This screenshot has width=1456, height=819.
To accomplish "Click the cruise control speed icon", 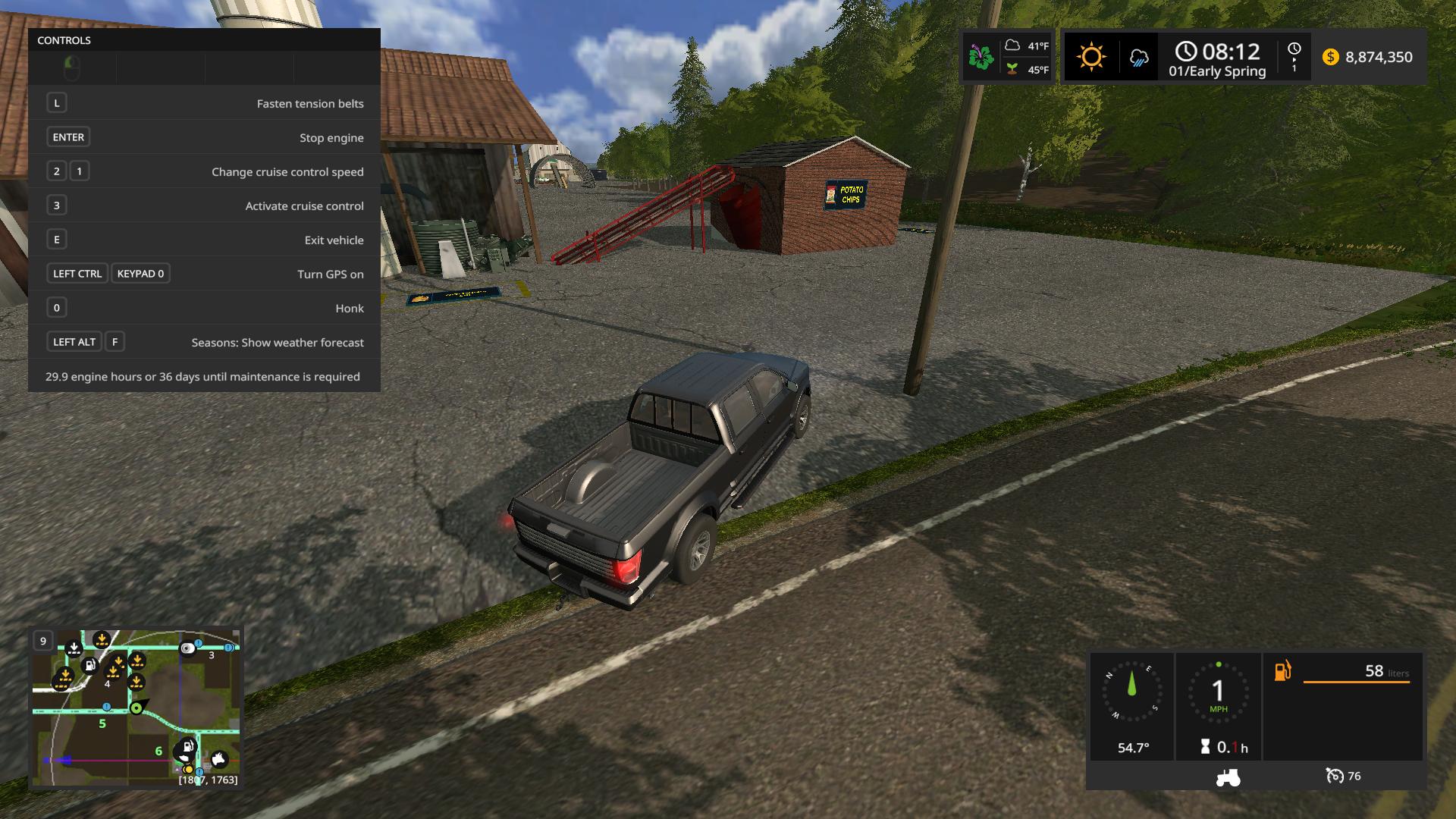I will tap(1335, 776).
